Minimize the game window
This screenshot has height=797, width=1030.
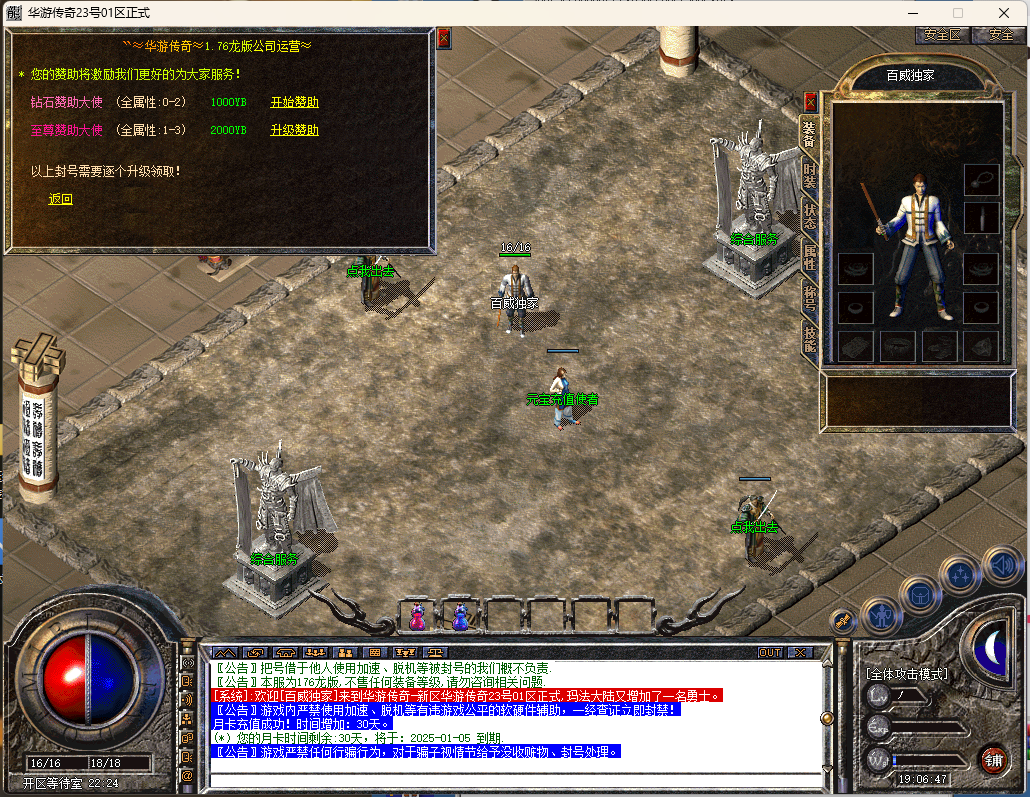click(x=912, y=13)
